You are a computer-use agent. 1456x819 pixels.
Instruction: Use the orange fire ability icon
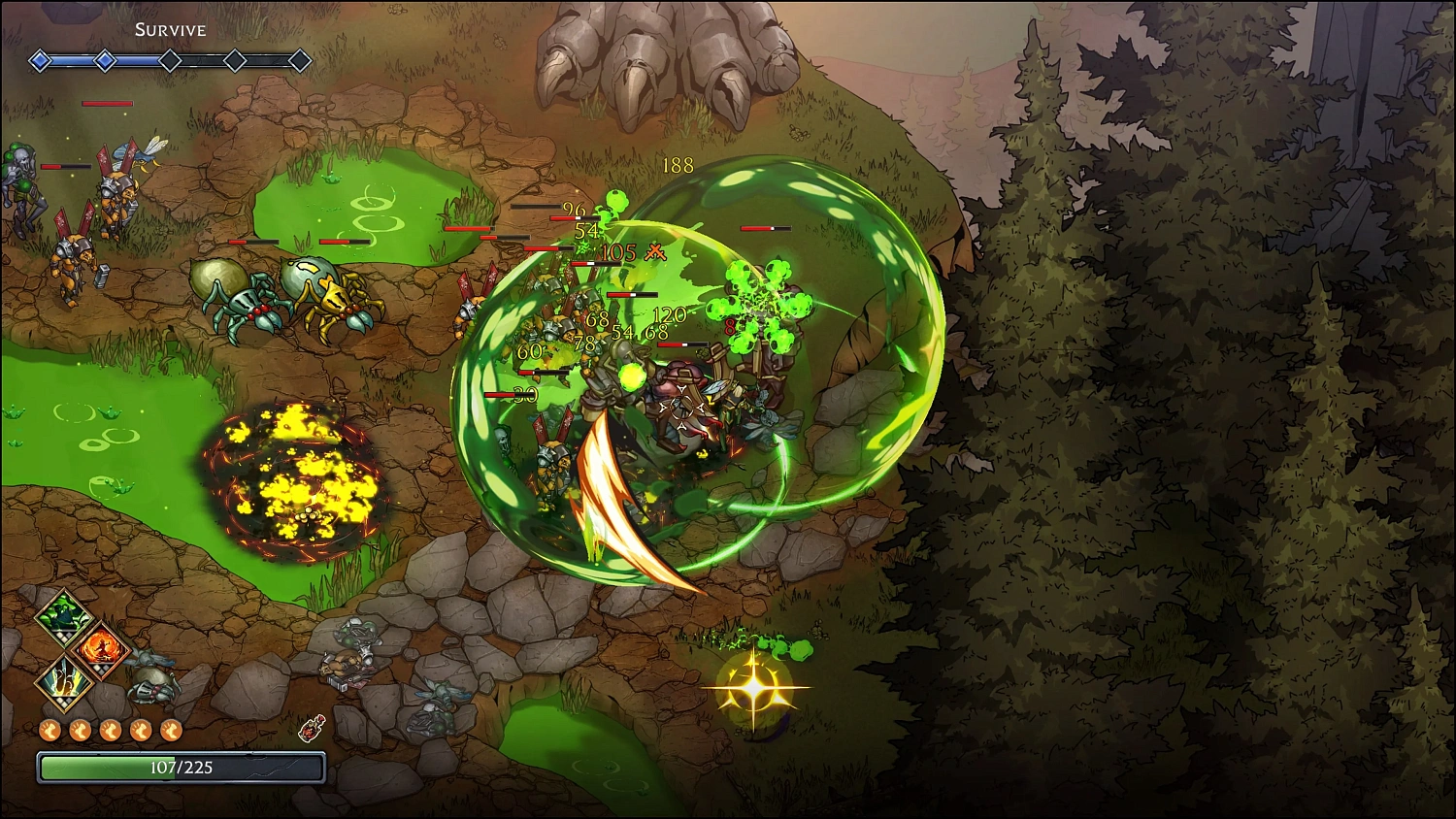pos(99,649)
